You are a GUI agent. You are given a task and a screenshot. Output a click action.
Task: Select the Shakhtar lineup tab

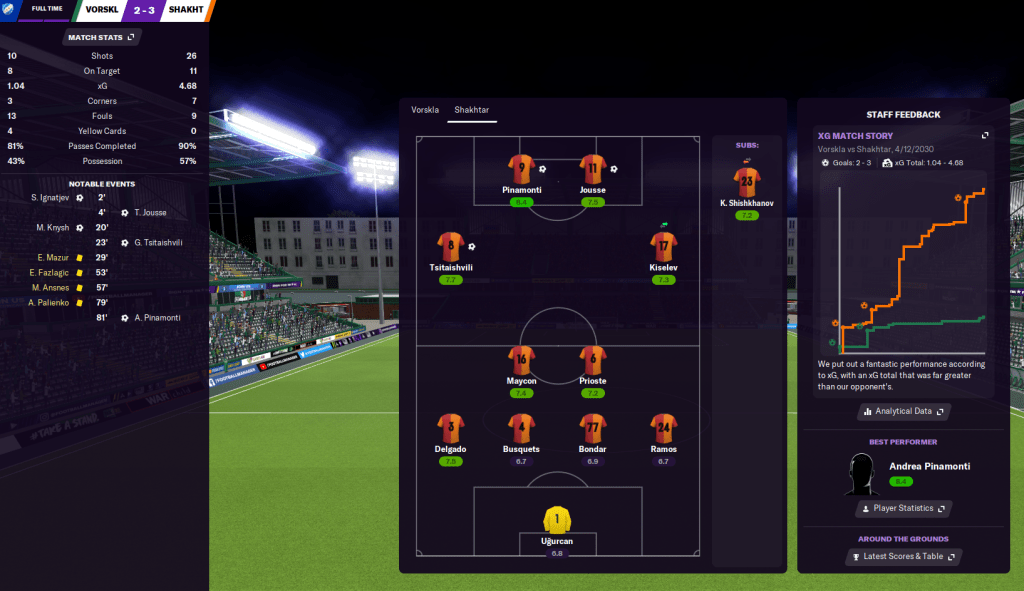[471, 110]
